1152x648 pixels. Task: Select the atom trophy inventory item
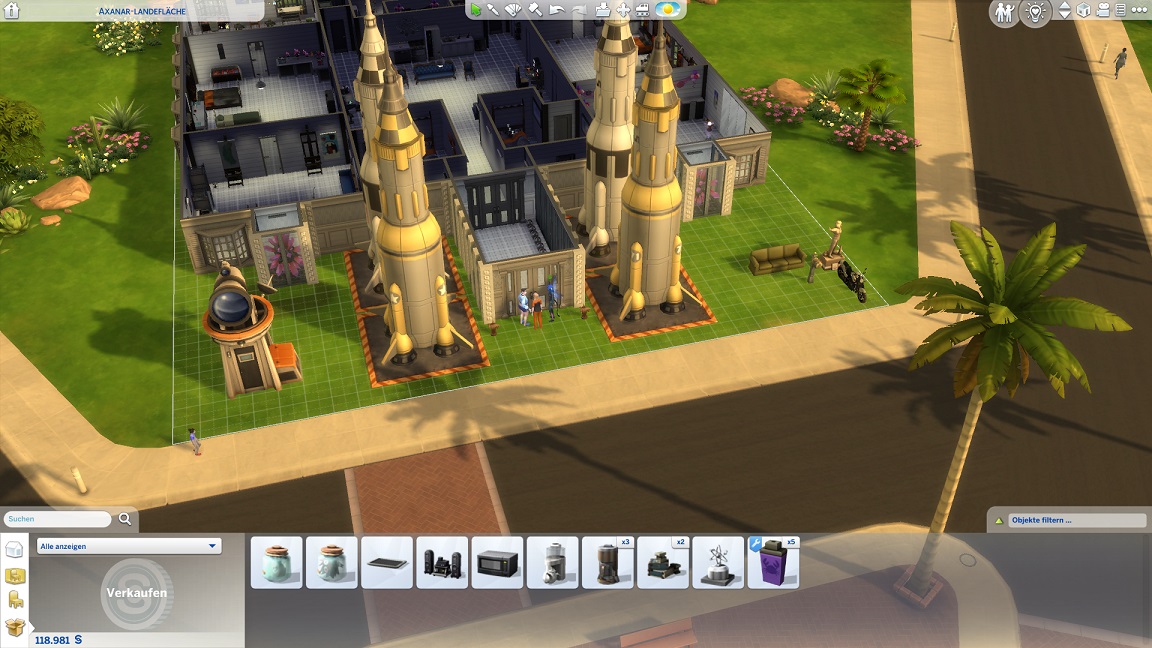pyautogui.click(x=718, y=563)
